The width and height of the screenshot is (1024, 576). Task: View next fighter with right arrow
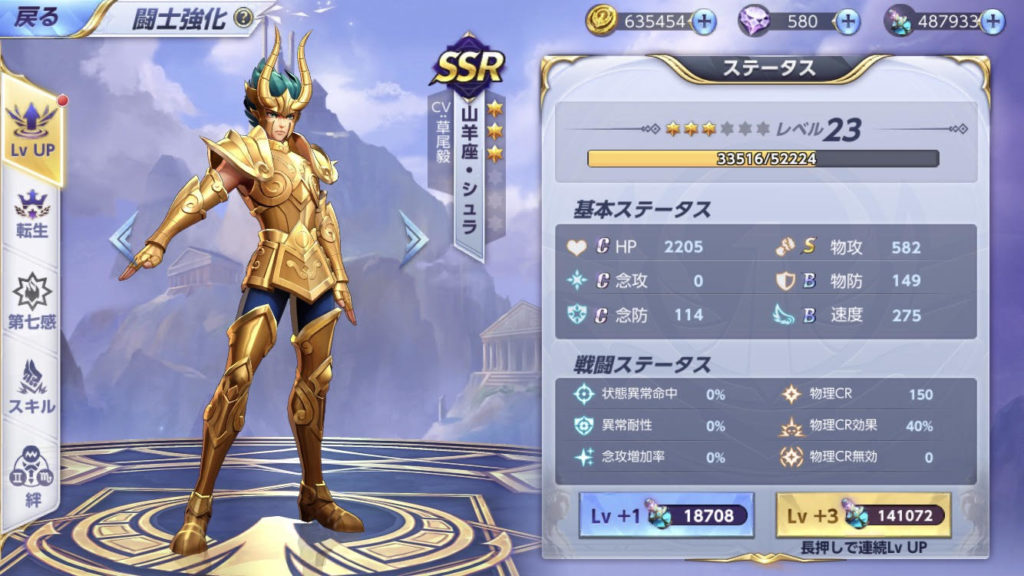(412, 238)
